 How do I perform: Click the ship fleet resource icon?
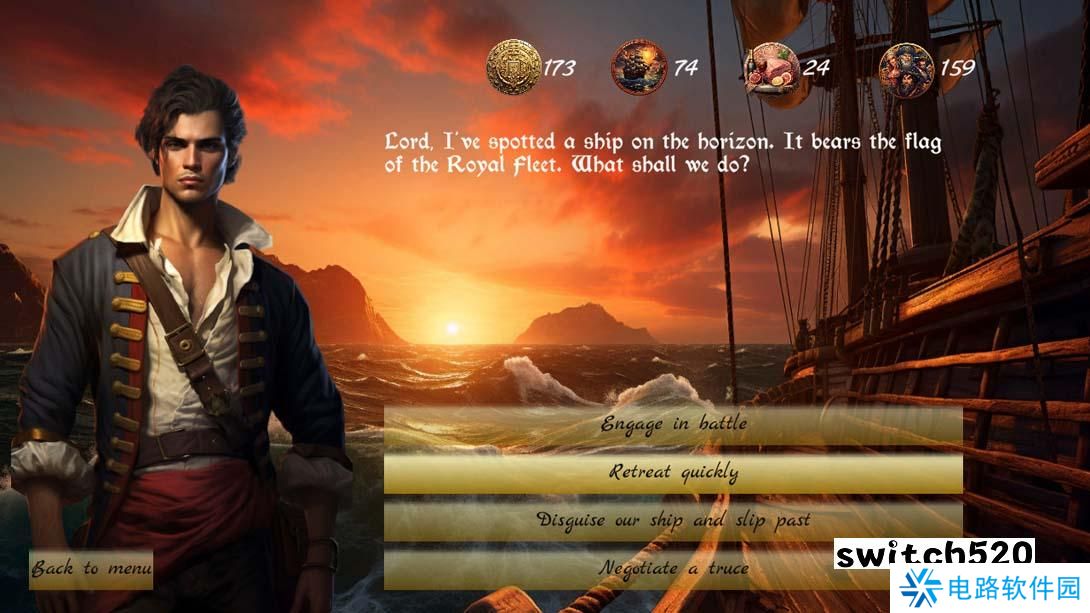(x=639, y=67)
